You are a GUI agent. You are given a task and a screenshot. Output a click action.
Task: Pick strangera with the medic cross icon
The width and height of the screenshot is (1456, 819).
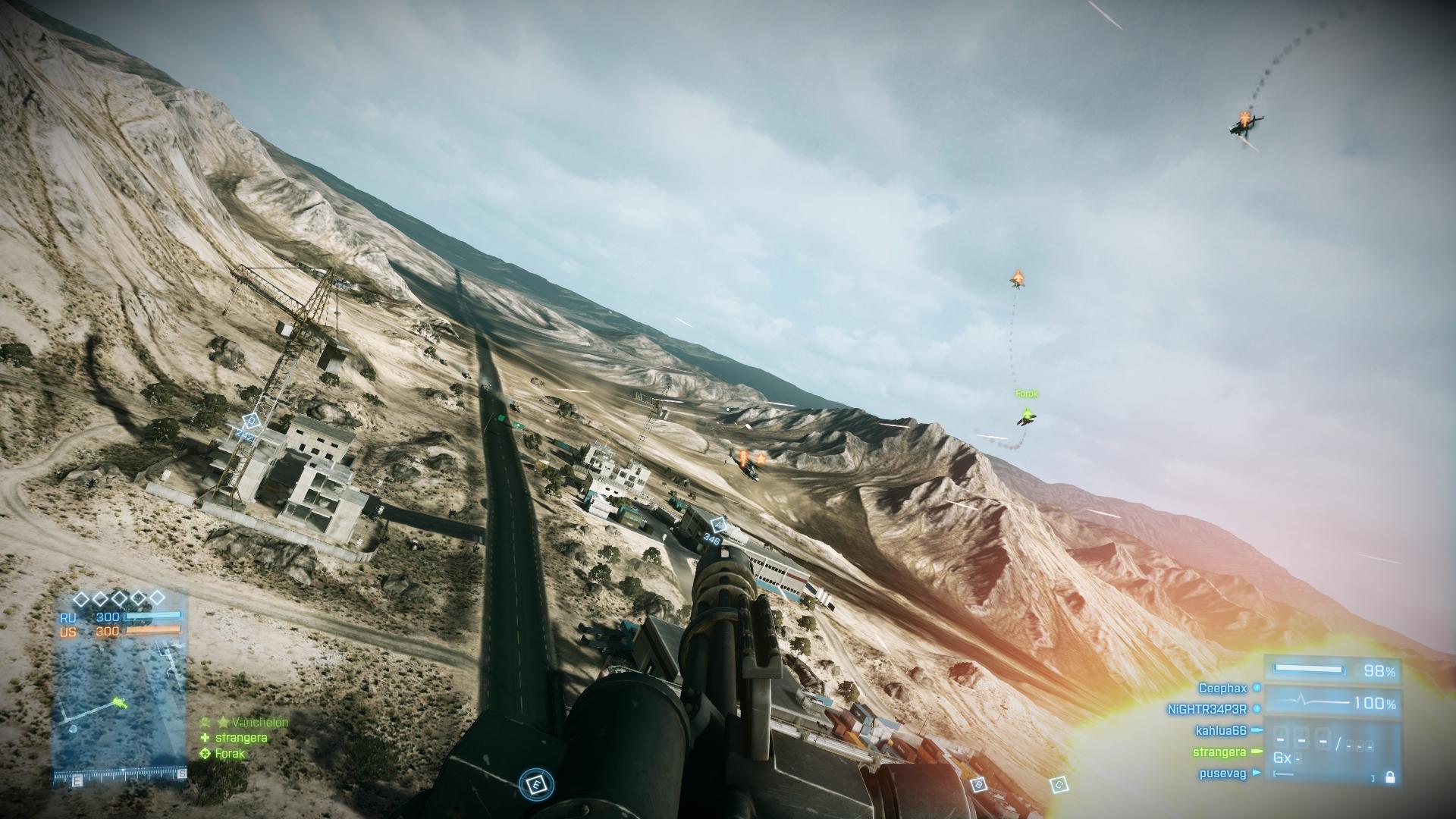click(240, 738)
